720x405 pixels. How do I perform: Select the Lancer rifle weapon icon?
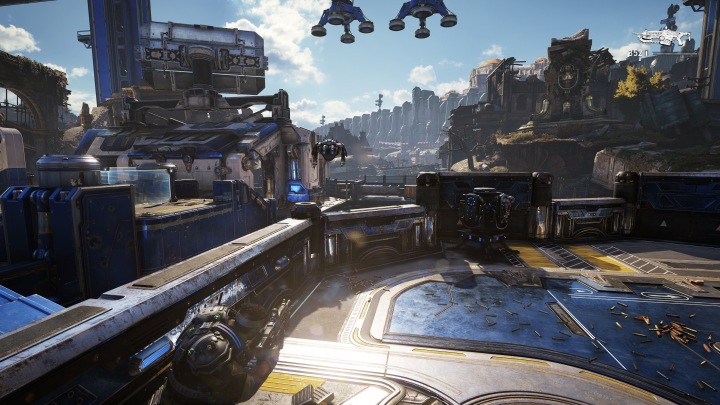663,38
